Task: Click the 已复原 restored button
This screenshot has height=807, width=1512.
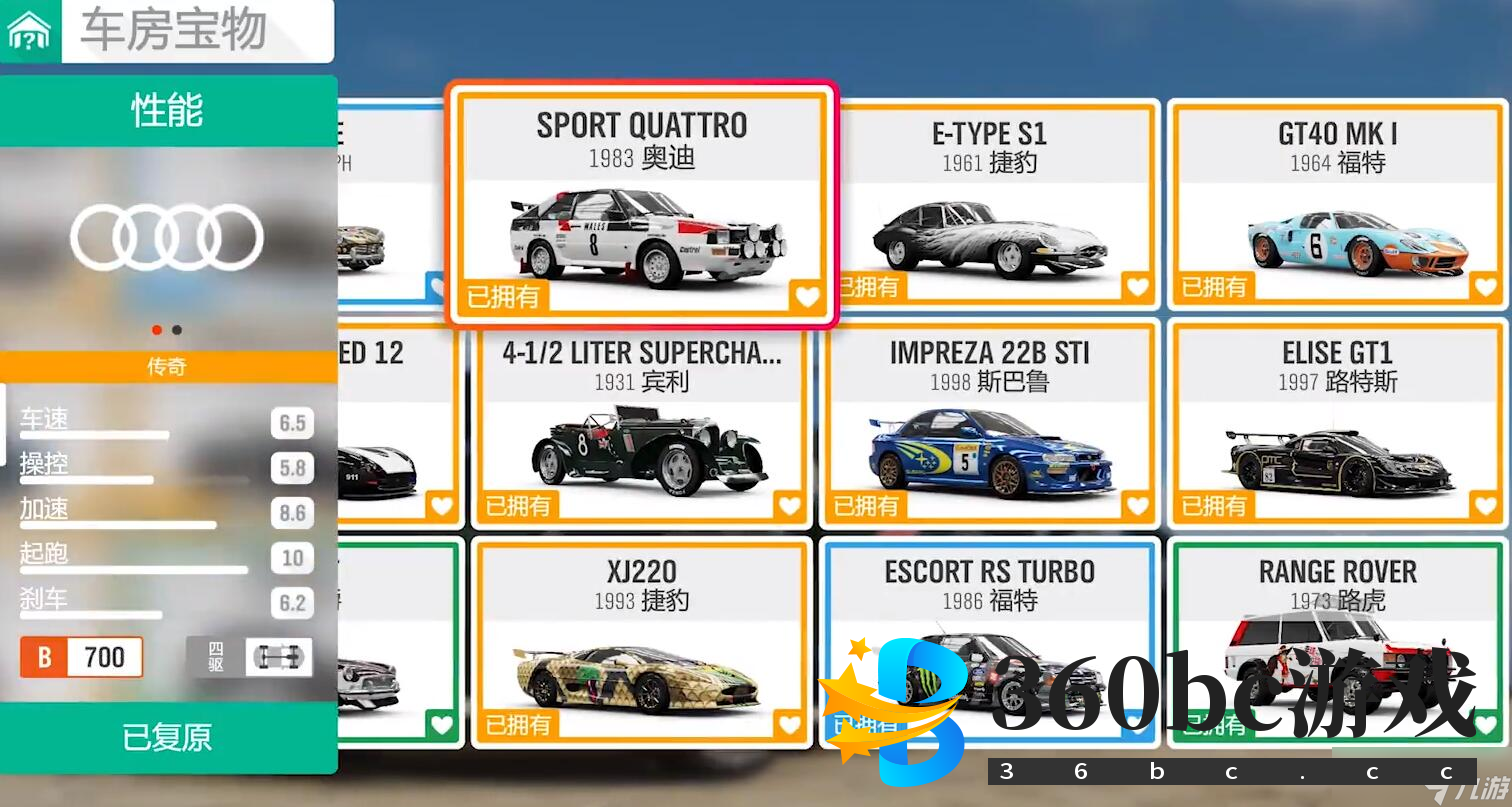Action: click(x=168, y=738)
